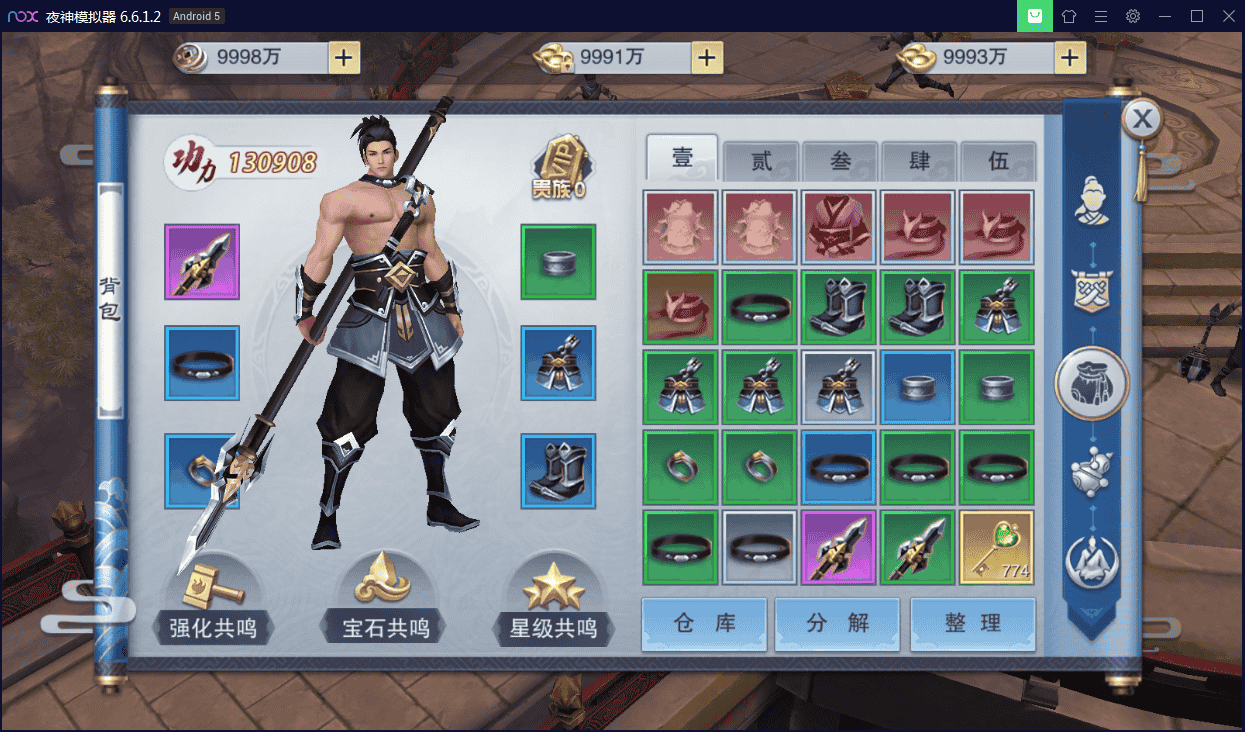Image resolution: width=1245 pixels, height=732 pixels.
Task: Choose the purple spear in the bag grid
Action: pyautogui.click(x=839, y=547)
